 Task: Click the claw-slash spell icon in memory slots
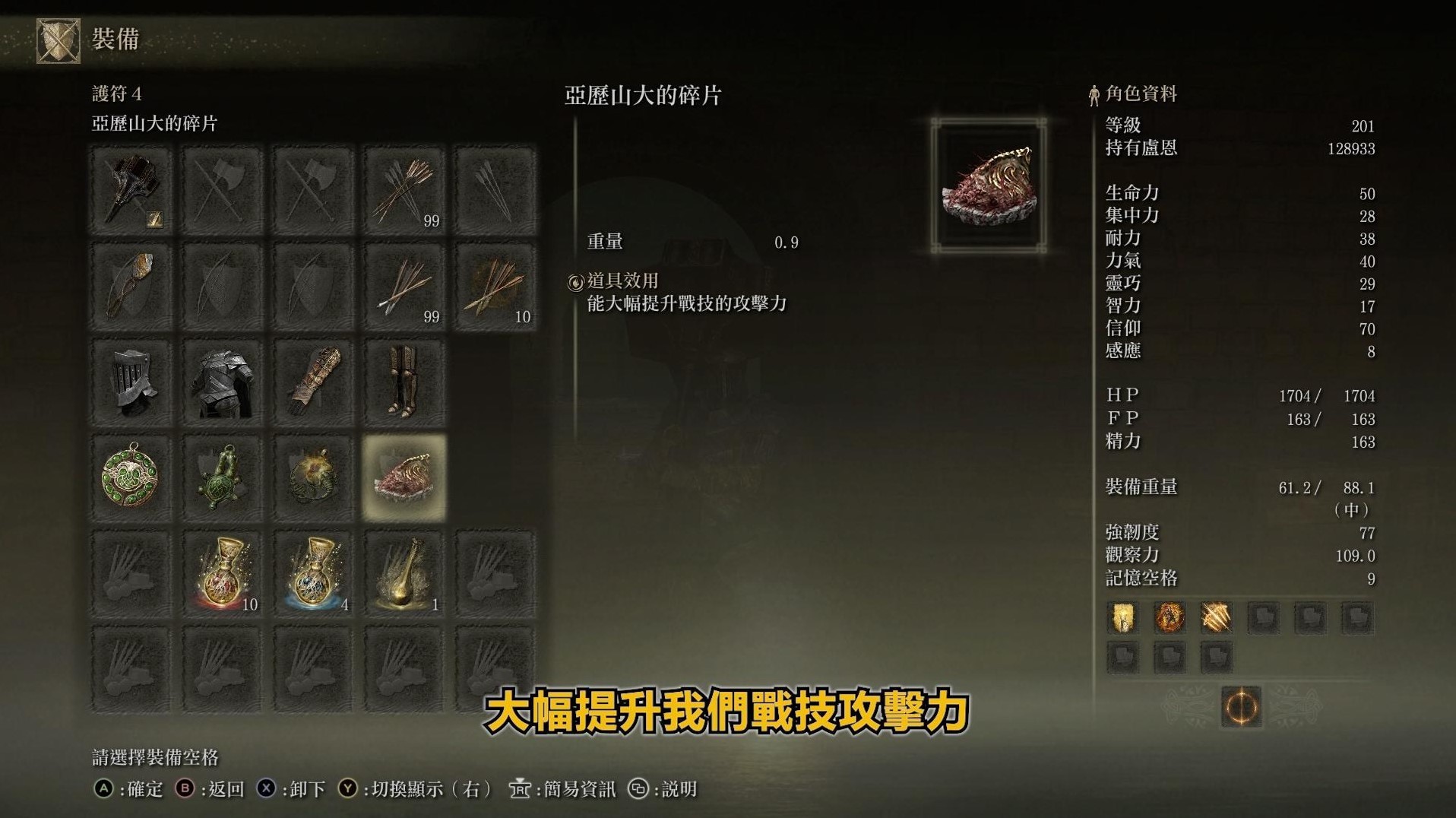point(1217,618)
